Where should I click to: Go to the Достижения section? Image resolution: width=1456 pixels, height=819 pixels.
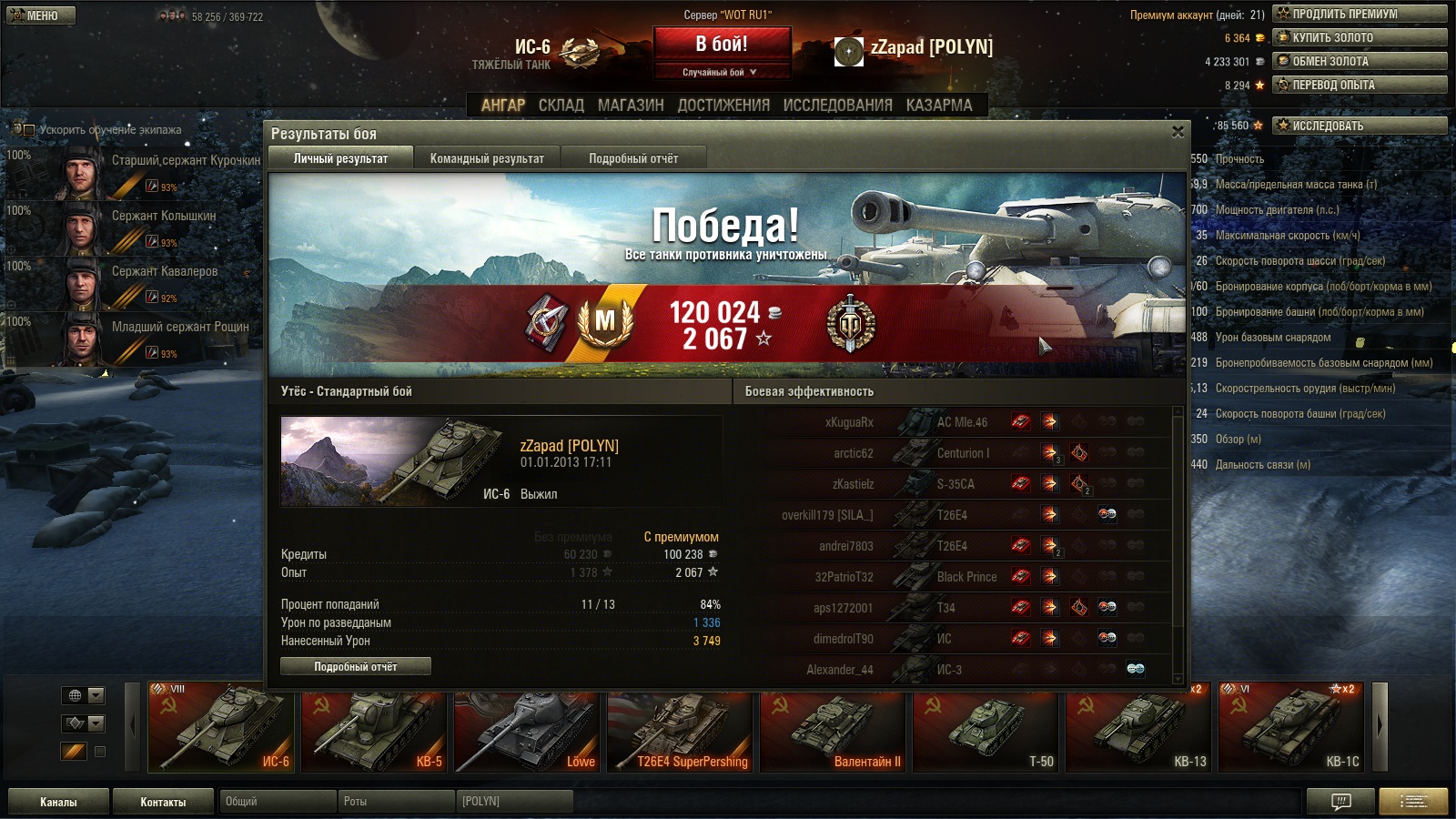[723, 105]
